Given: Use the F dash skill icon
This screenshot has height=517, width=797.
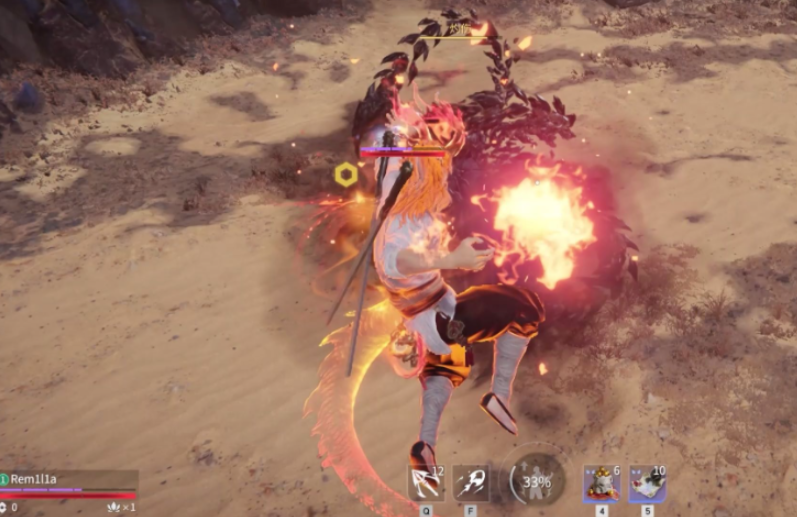Looking at the screenshot, I should (x=470, y=483).
